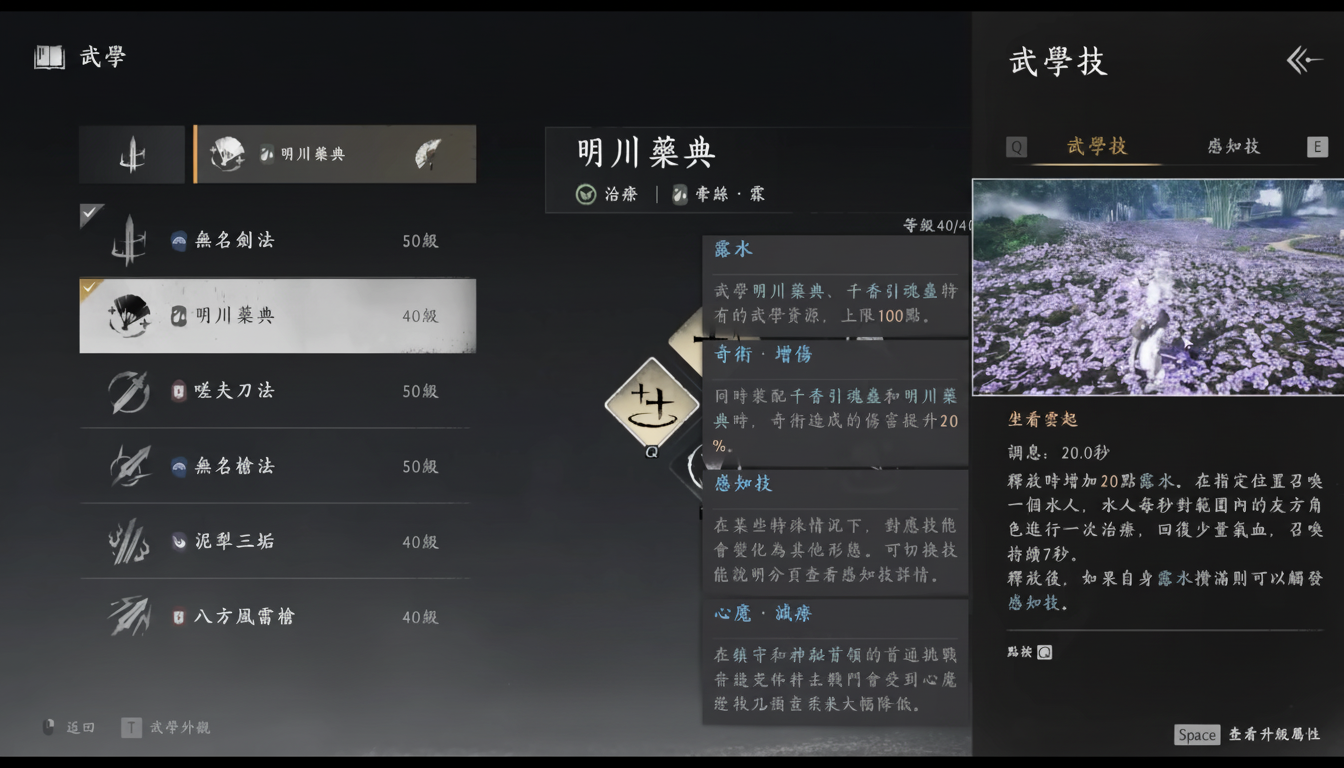Click the 無名槍法 spear skill icon

pyautogui.click(x=130, y=465)
